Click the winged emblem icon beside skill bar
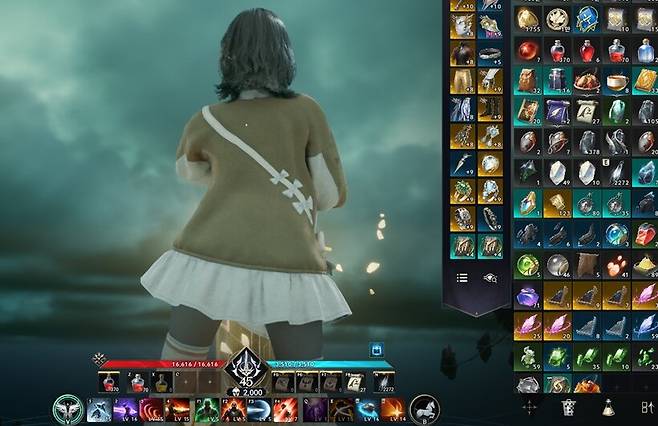Screen dimensions: 658x426 click(68, 408)
